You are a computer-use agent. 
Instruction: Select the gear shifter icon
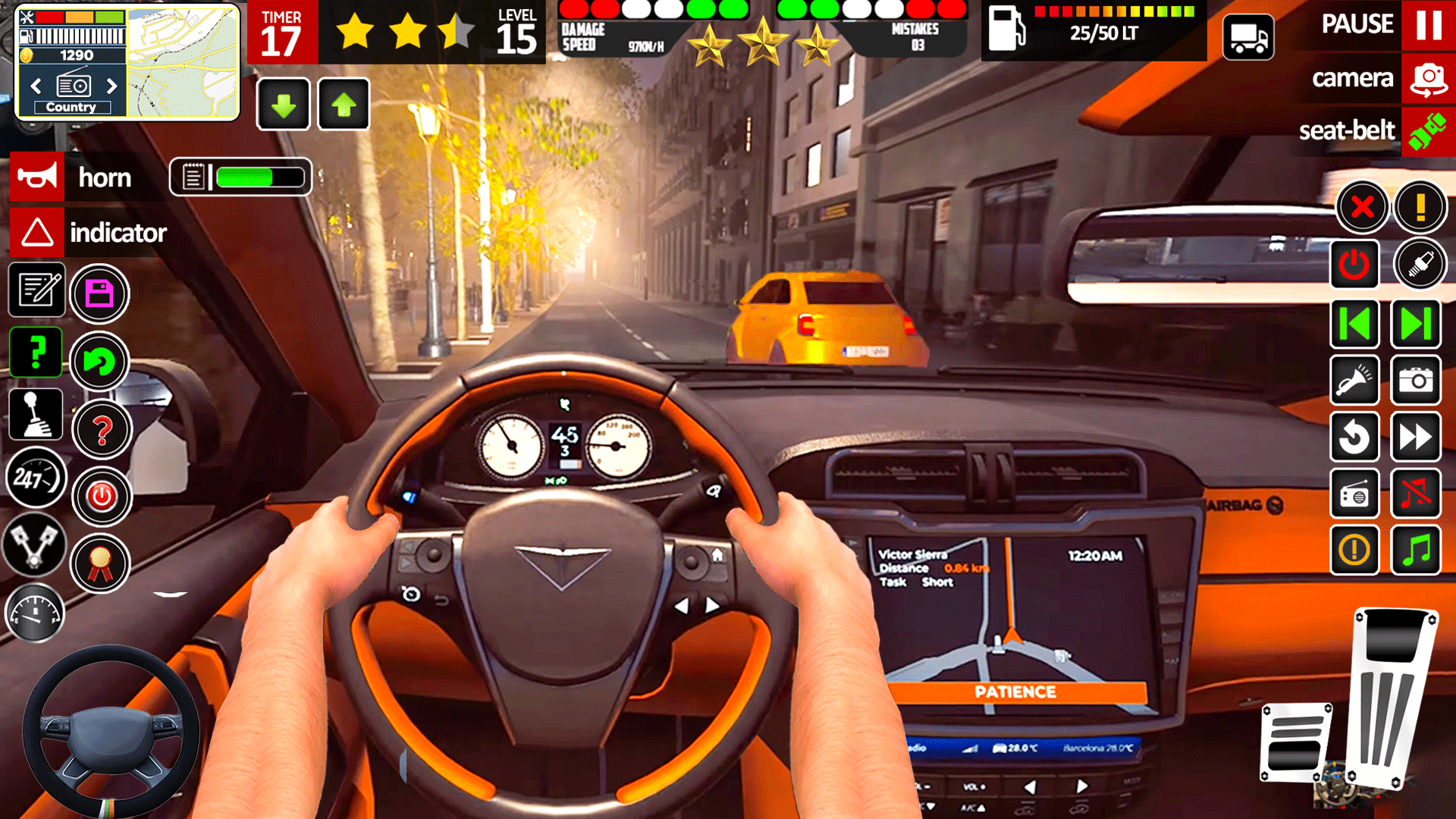tap(36, 413)
